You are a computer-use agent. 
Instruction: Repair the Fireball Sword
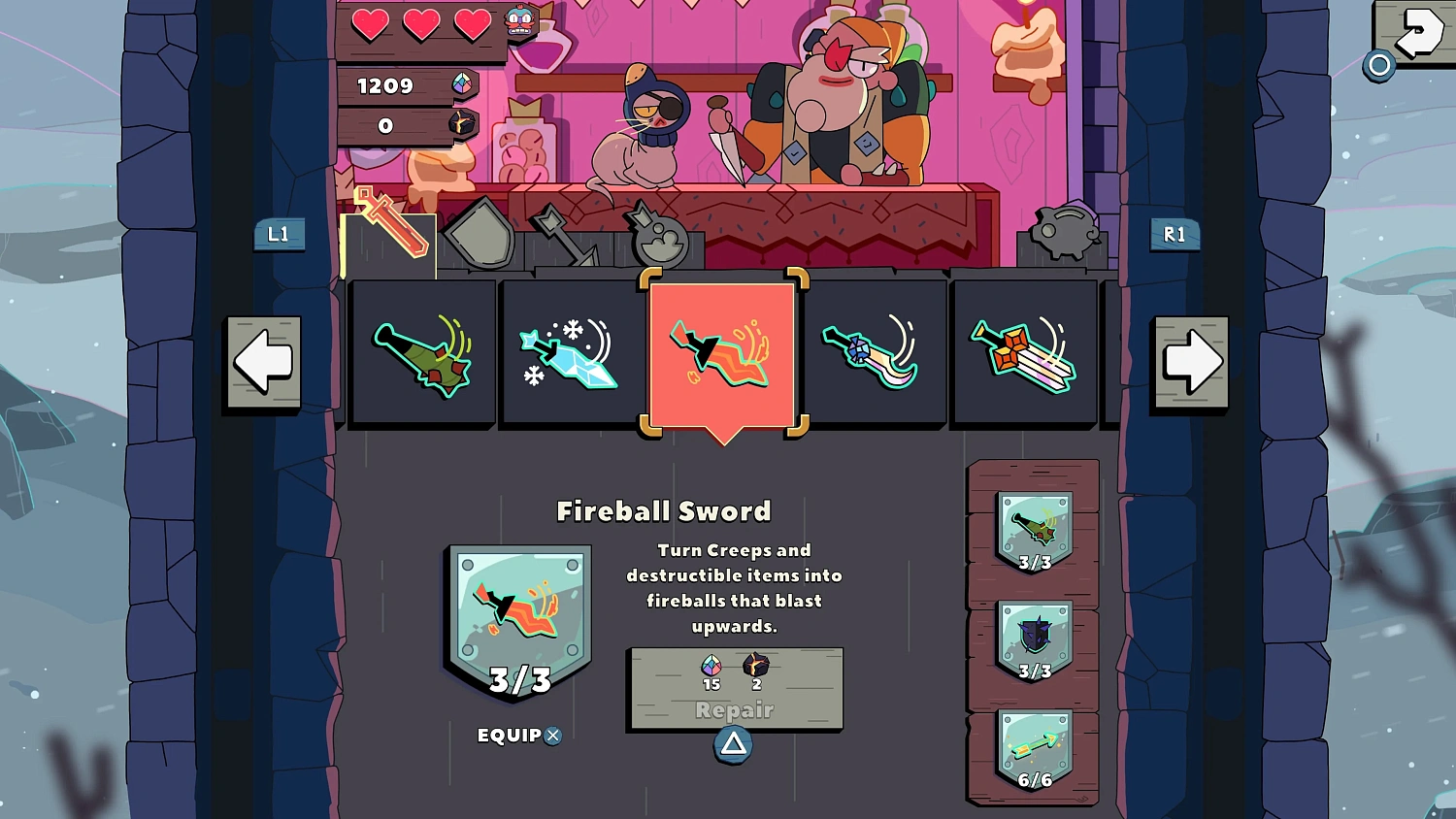[x=735, y=691]
